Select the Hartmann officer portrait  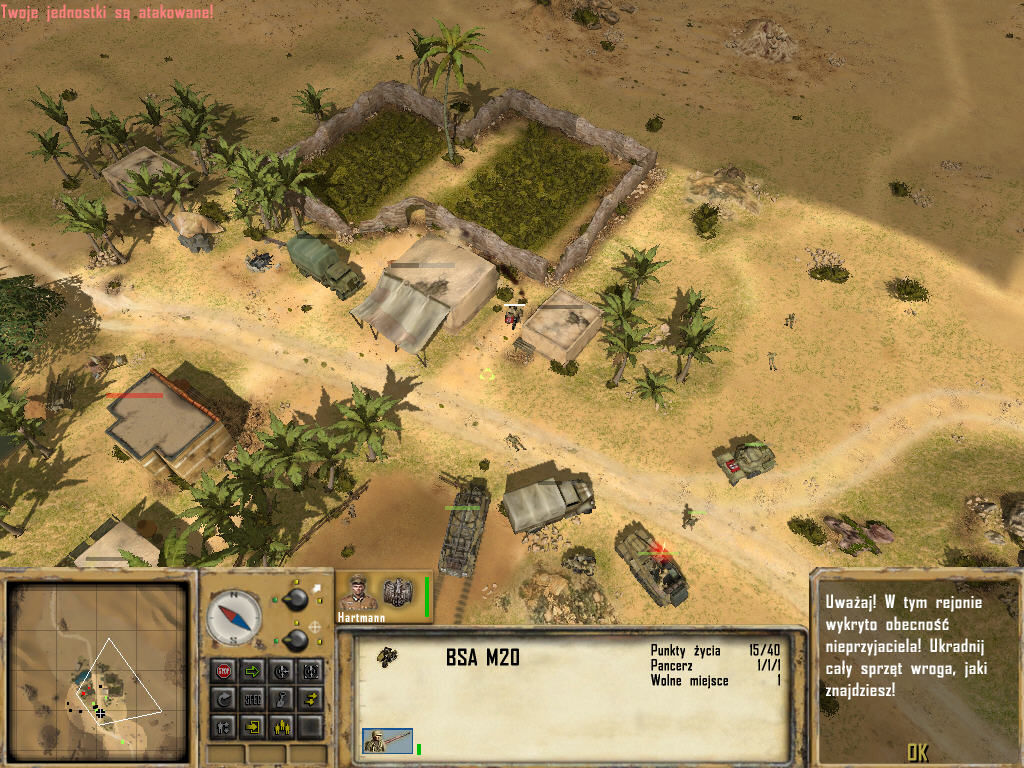coord(357,592)
